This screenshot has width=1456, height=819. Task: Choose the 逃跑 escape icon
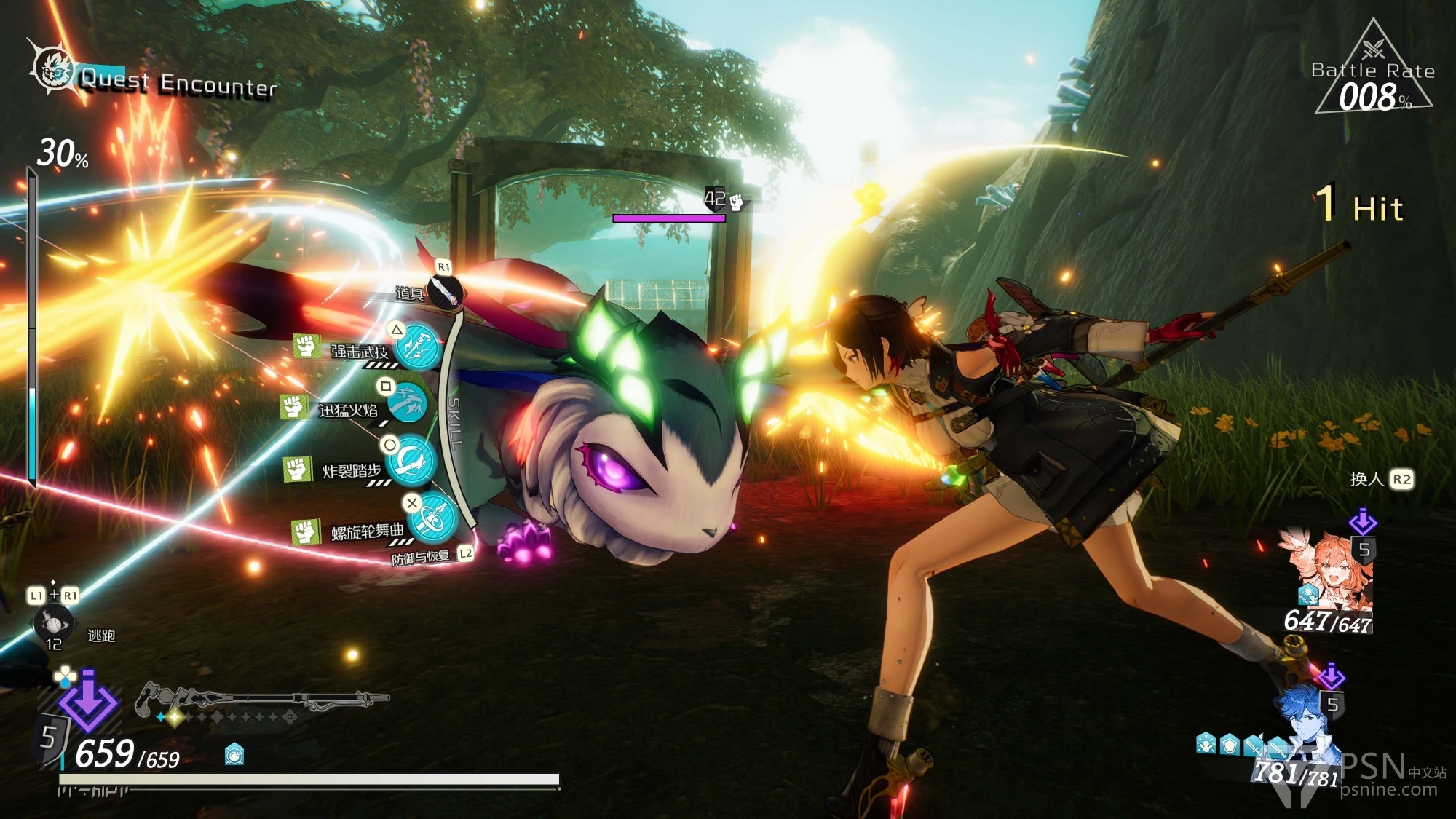53,624
